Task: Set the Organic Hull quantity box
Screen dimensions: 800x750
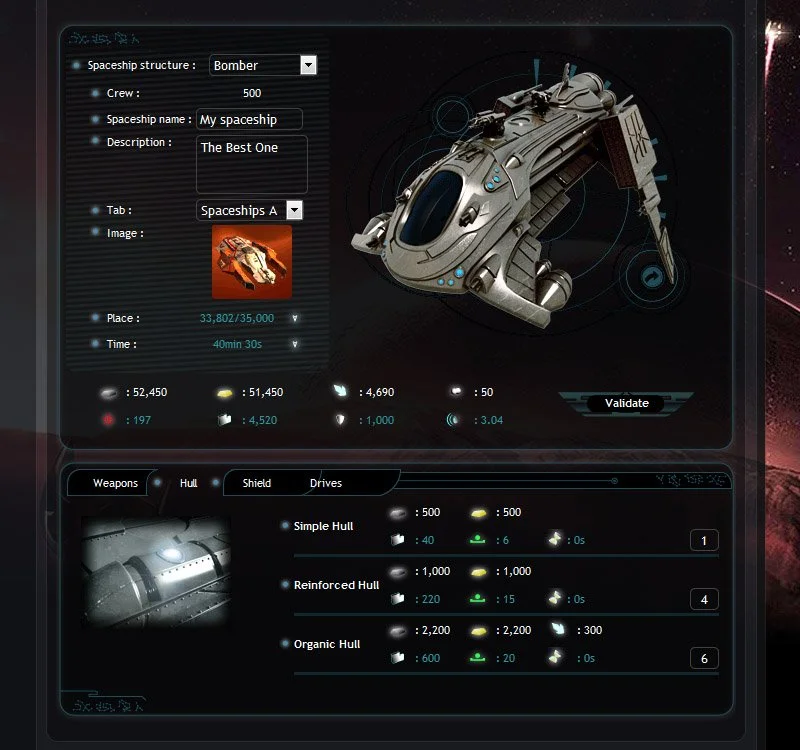Action: tap(704, 659)
